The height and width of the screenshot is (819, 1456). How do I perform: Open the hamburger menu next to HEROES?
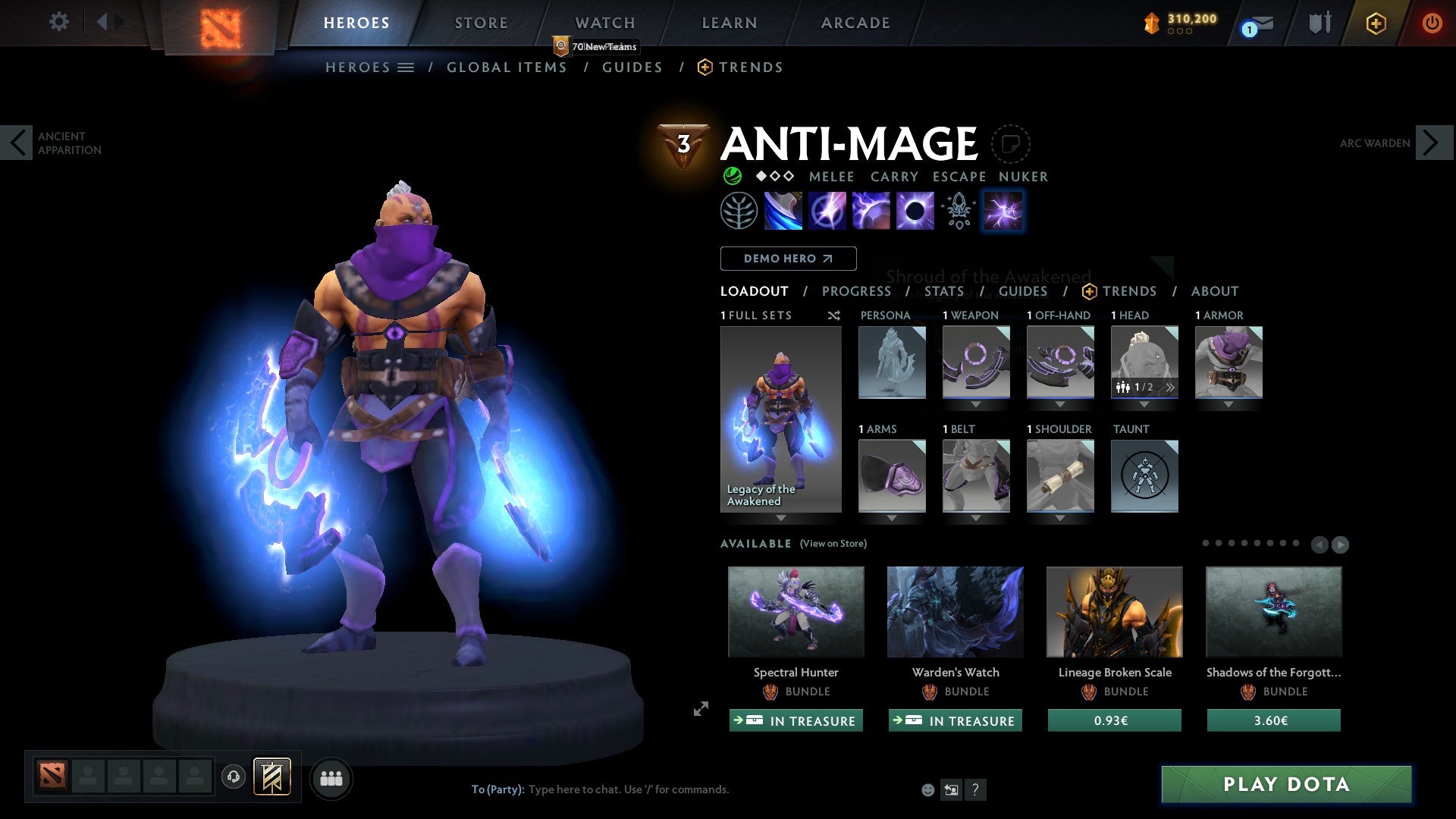click(406, 67)
